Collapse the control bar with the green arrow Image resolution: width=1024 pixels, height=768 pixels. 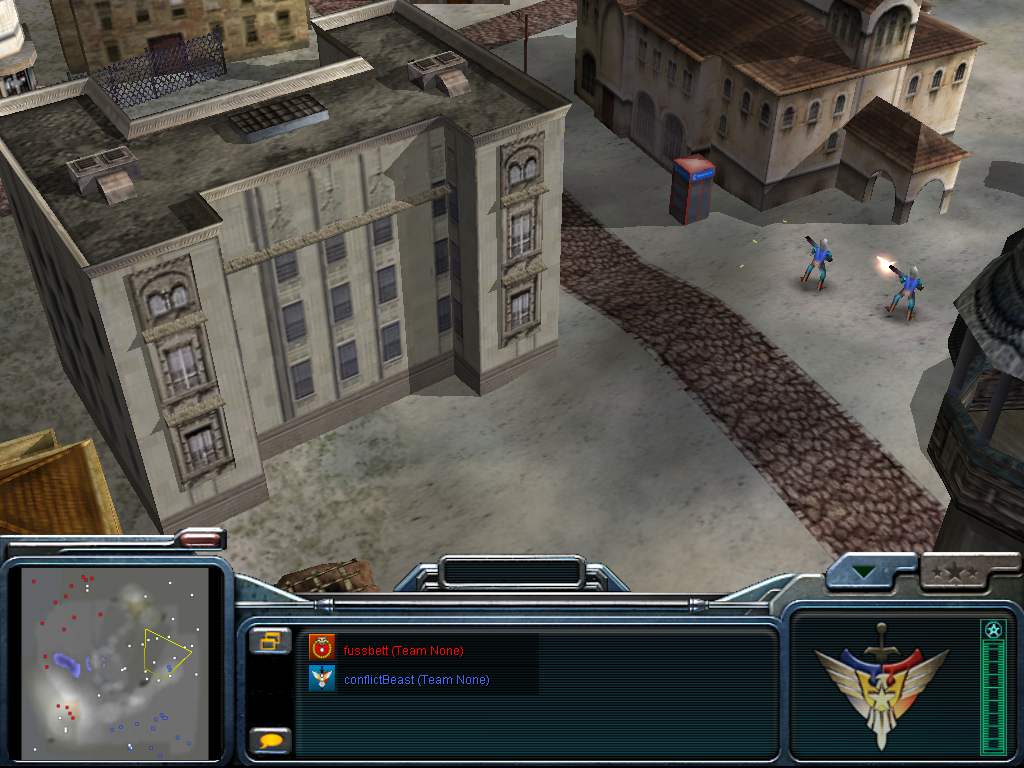[861, 572]
